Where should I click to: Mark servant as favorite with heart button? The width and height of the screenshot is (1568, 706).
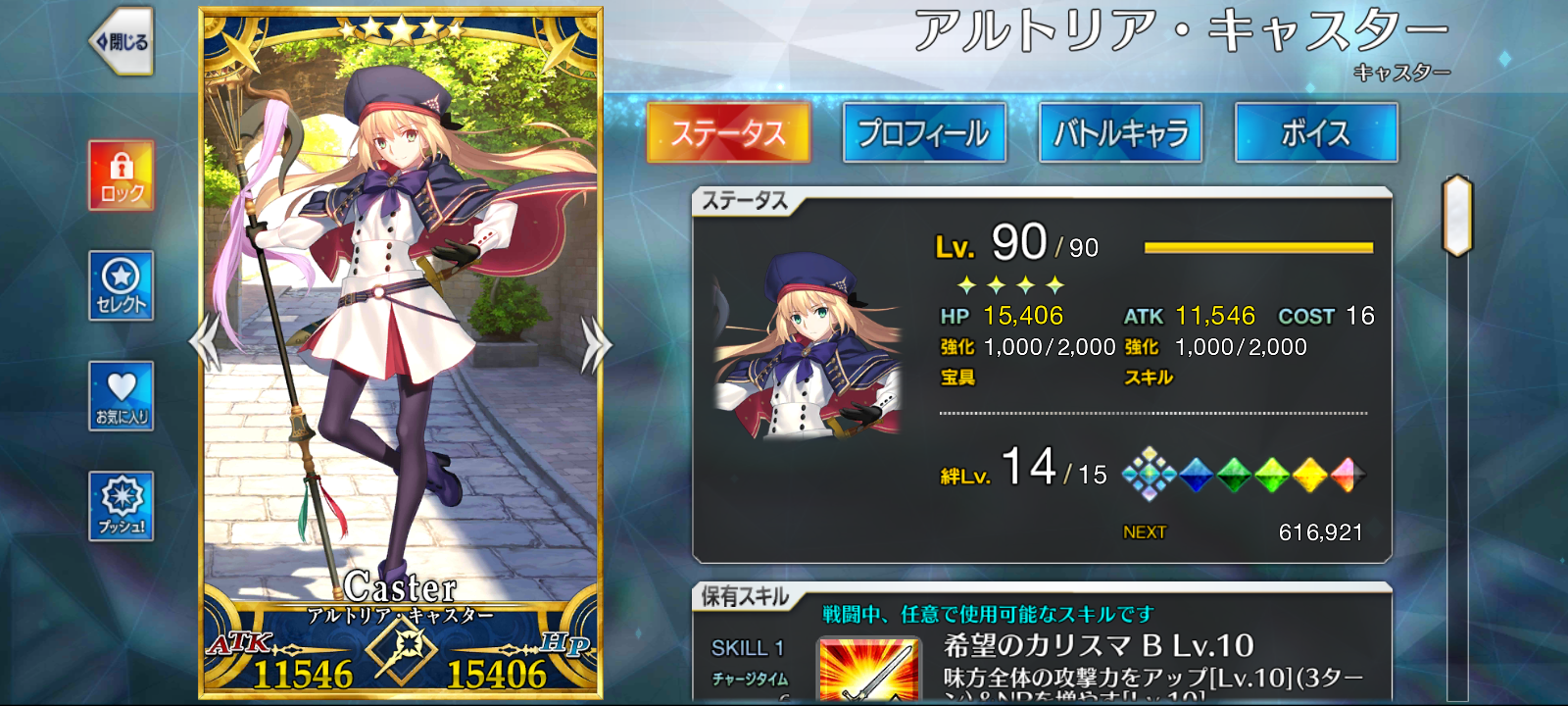pyautogui.click(x=122, y=395)
